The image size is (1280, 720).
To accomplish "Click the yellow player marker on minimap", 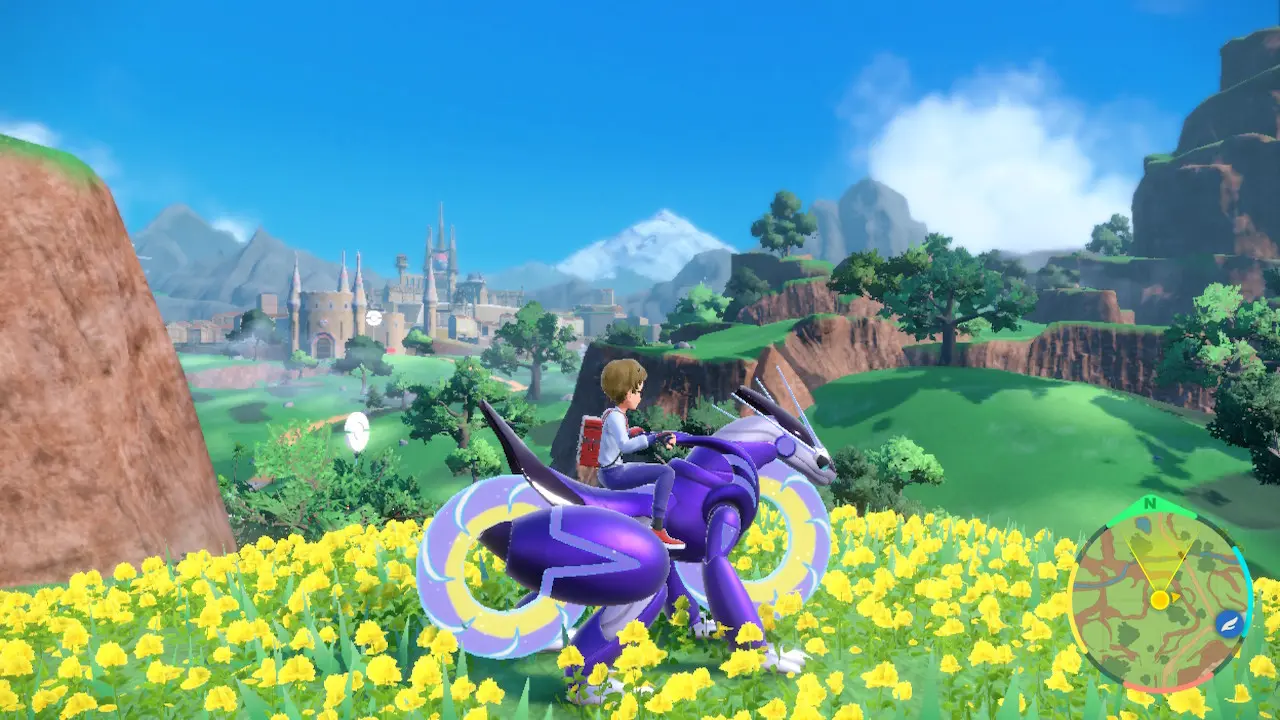I will tap(1159, 599).
